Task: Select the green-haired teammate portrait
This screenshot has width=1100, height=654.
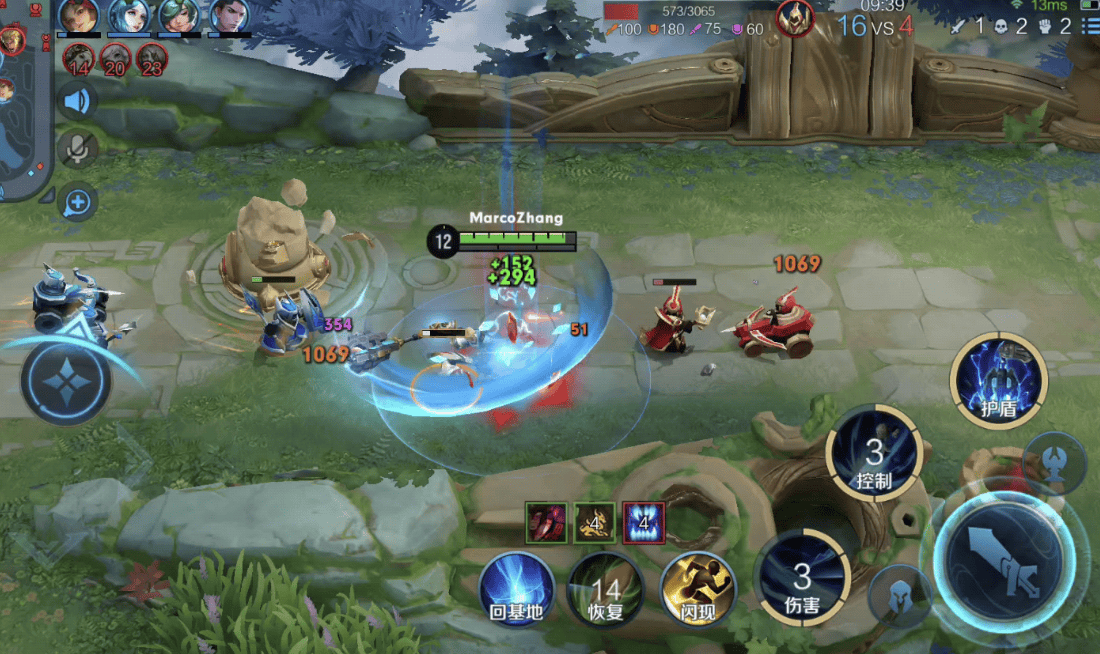Action: coord(179,16)
